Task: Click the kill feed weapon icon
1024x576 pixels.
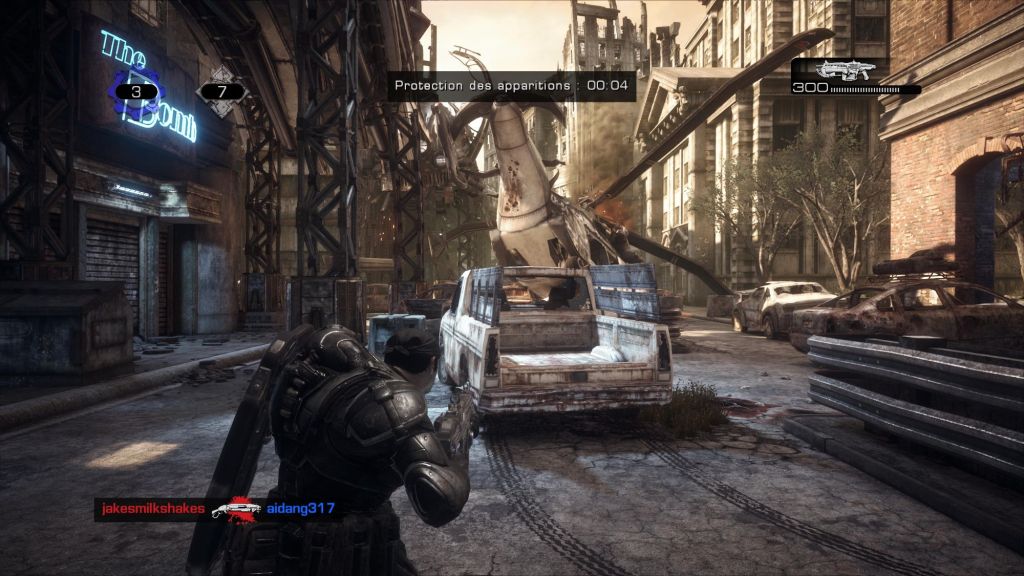Action: [x=238, y=509]
